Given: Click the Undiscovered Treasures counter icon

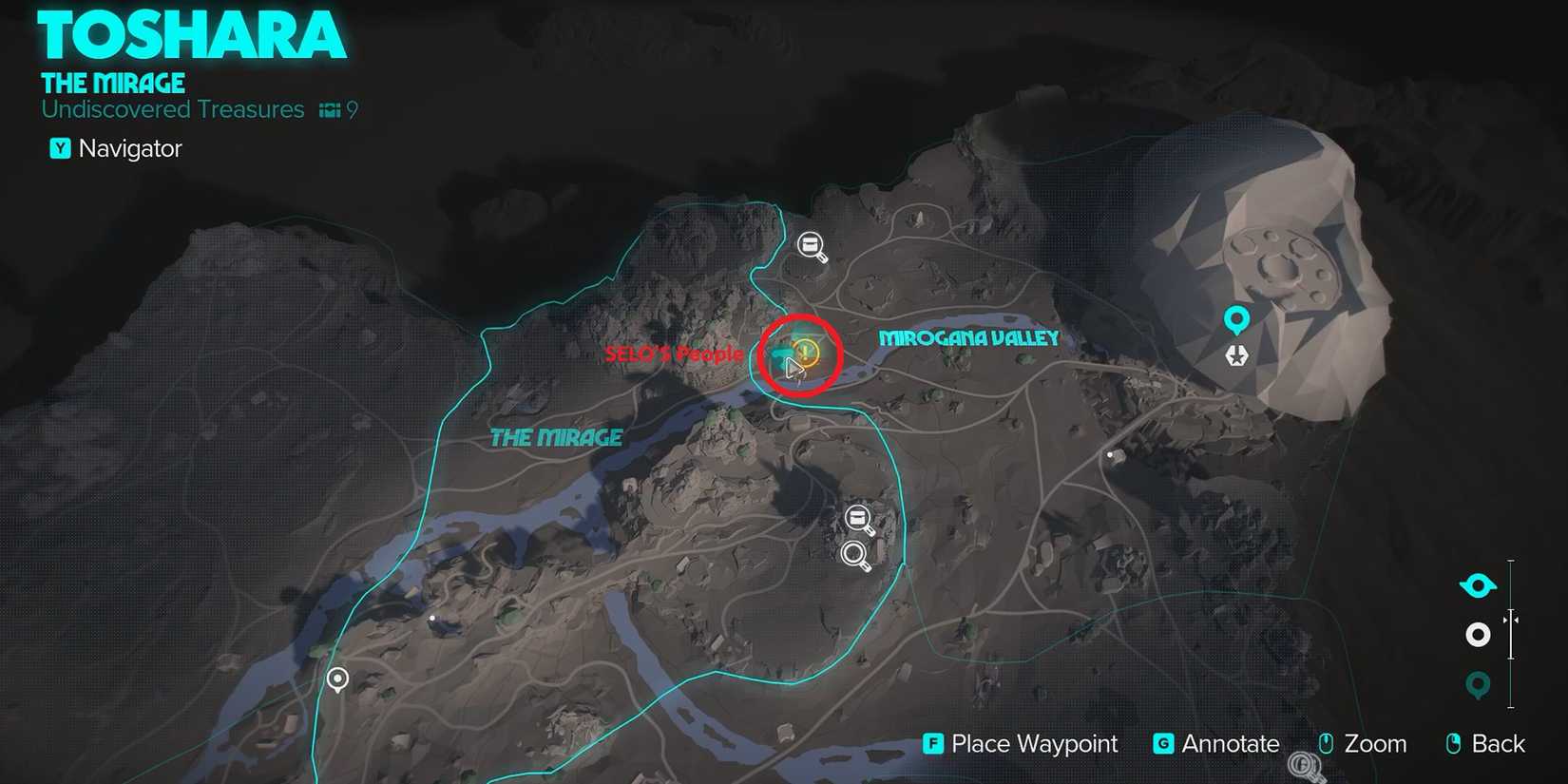Looking at the screenshot, I should point(328,109).
